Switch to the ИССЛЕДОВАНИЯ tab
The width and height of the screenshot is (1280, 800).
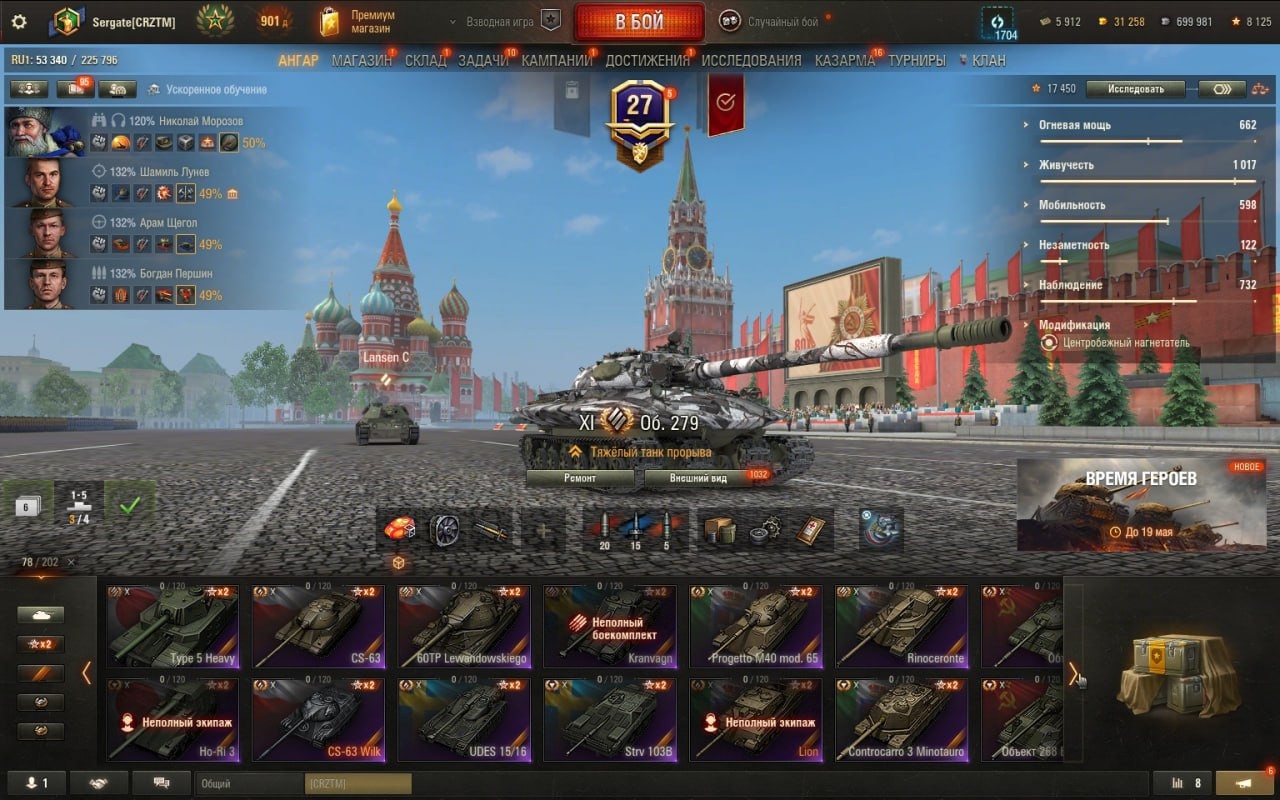[751, 60]
